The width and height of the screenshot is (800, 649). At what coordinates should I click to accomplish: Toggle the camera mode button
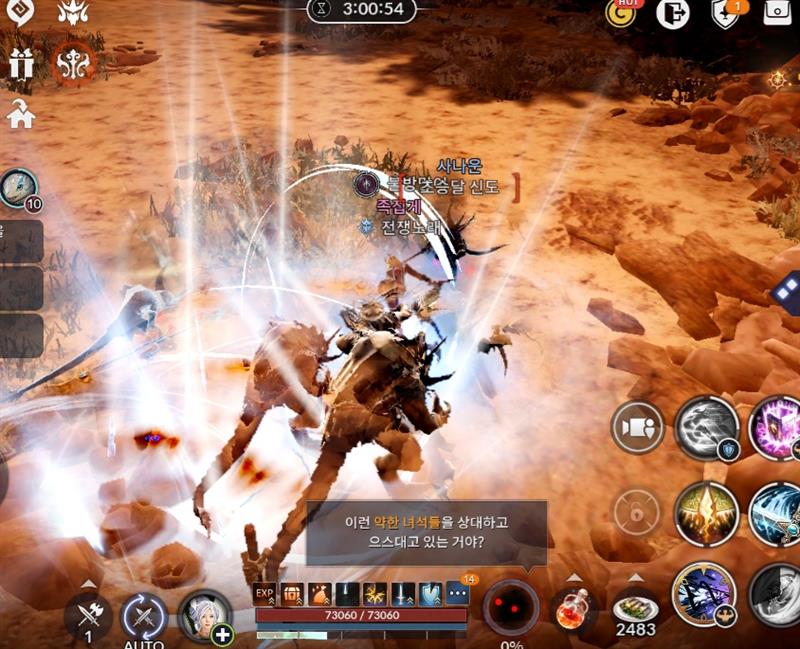coord(638,428)
